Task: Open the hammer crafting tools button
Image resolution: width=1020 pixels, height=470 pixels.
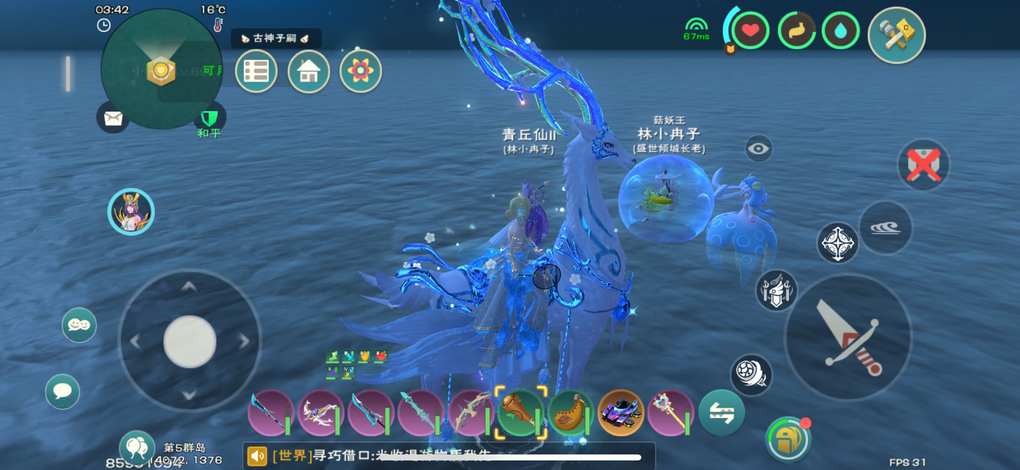Action: [896, 35]
